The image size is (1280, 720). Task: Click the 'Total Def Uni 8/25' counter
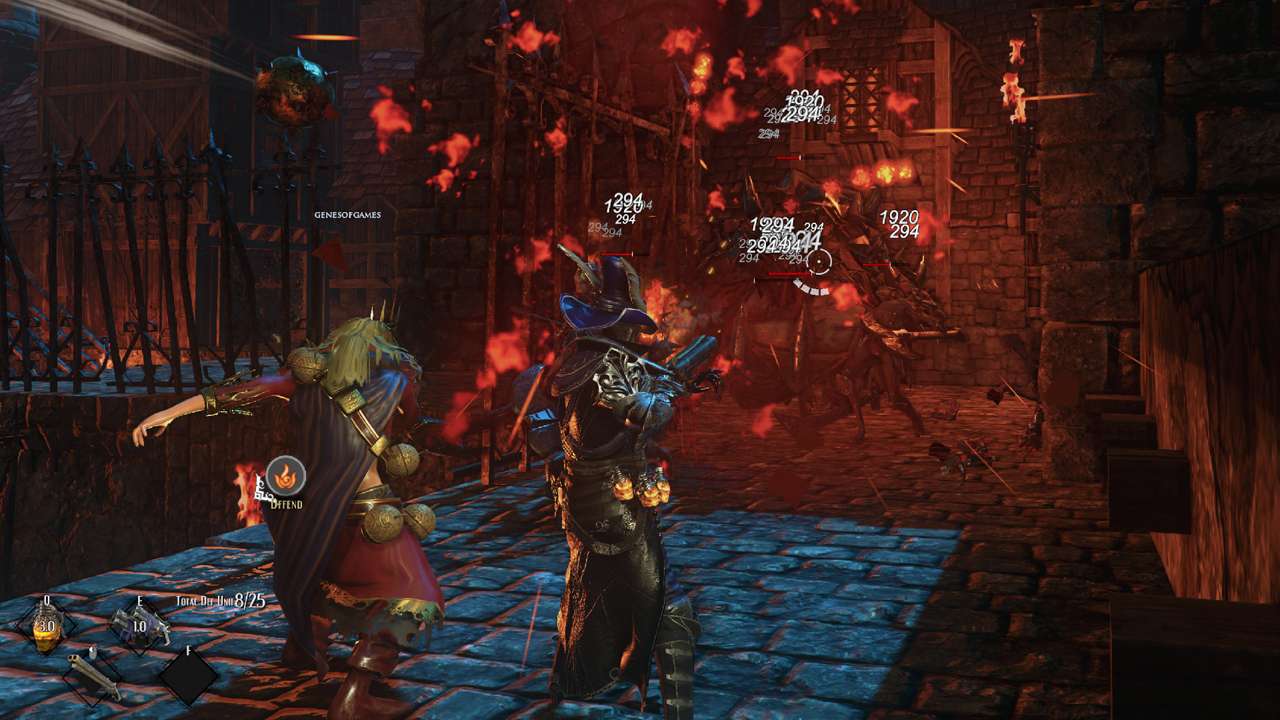pyautogui.click(x=220, y=601)
